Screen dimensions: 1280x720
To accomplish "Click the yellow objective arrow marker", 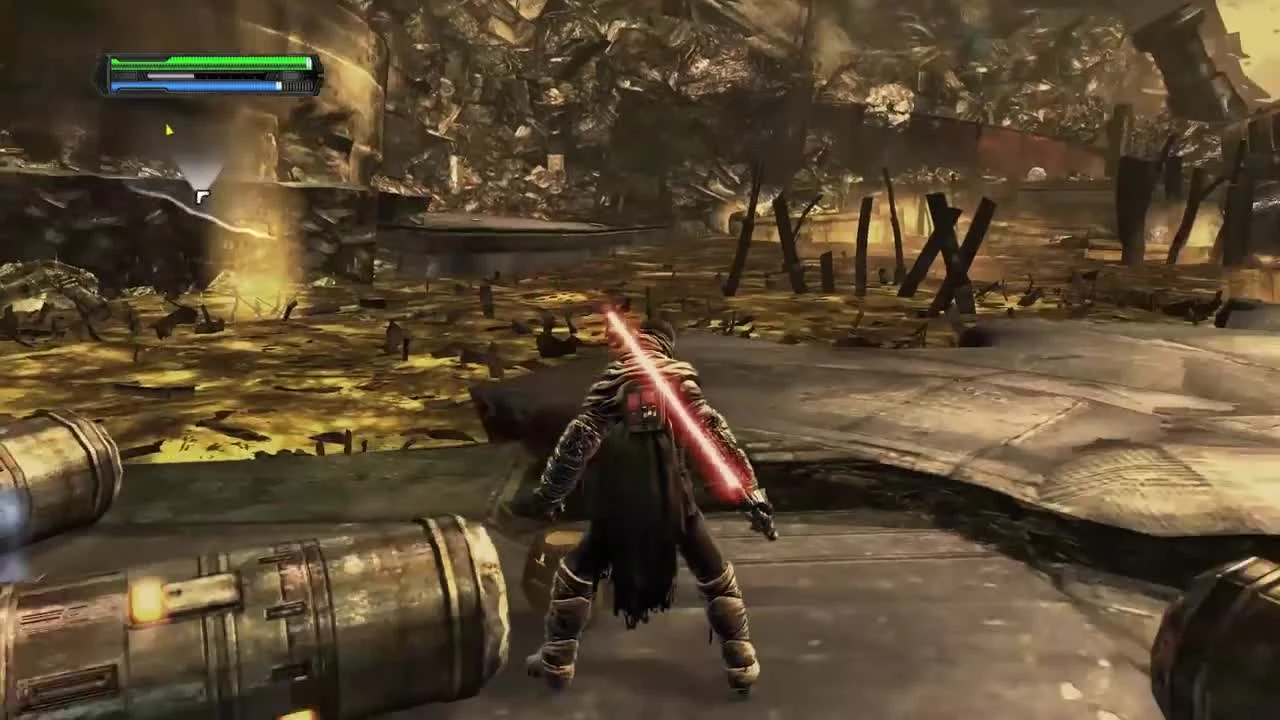I will coord(168,129).
